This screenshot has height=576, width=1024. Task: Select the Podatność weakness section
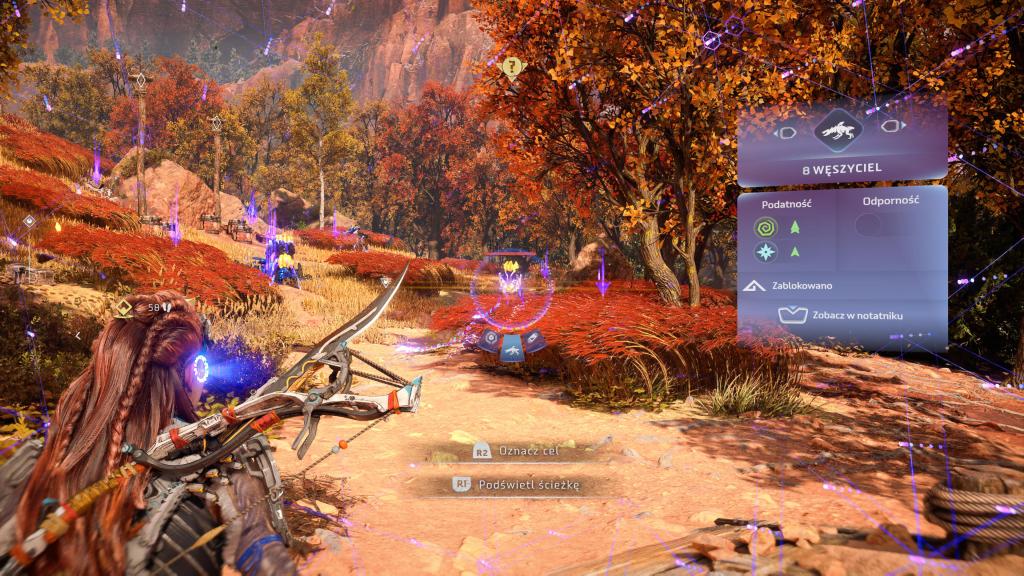(786, 202)
